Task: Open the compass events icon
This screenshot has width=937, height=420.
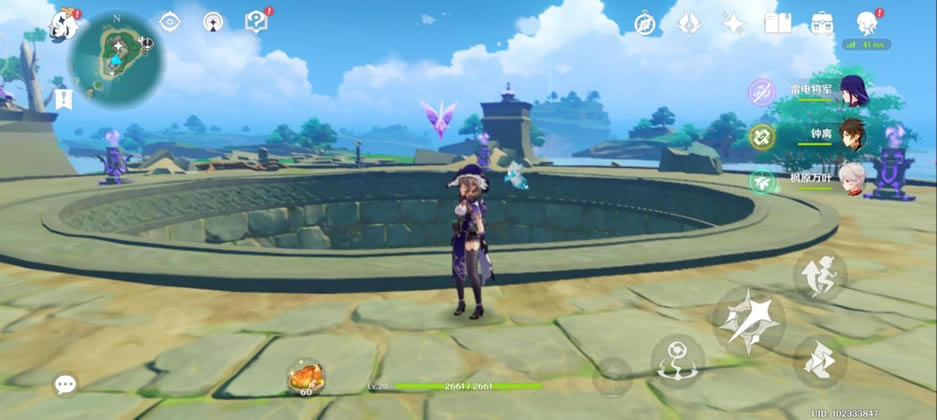Action: click(645, 24)
